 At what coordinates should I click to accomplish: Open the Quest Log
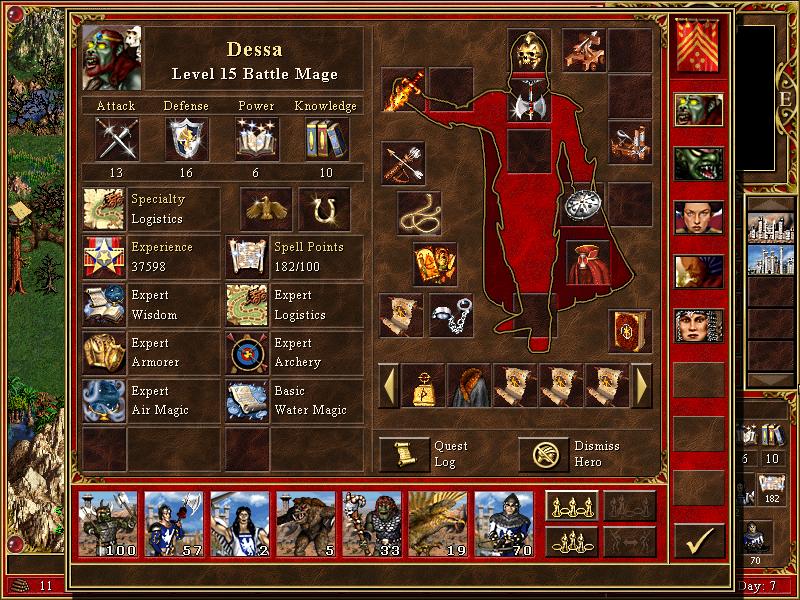coord(405,455)
